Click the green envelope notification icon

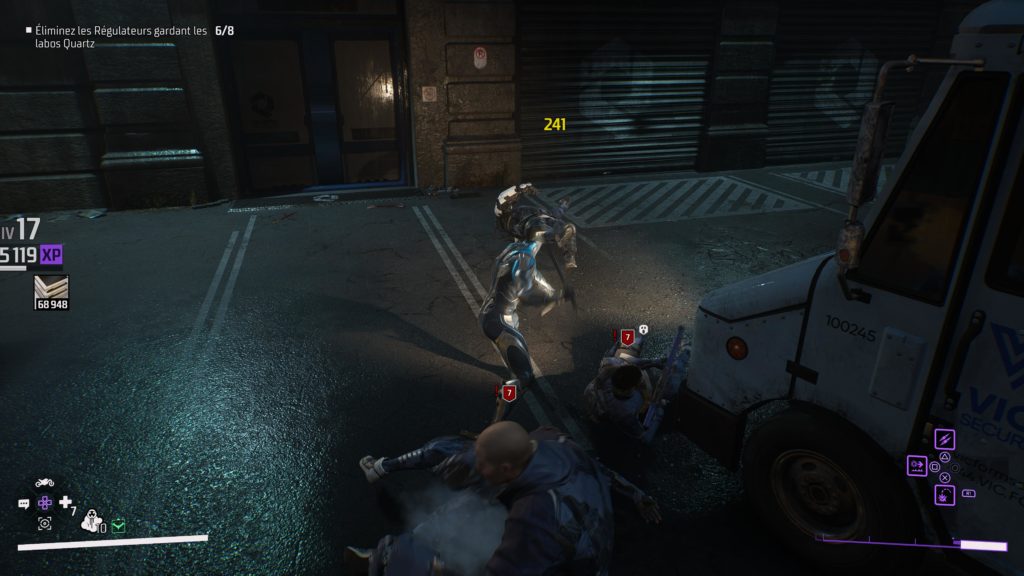[x=119, y=525]
